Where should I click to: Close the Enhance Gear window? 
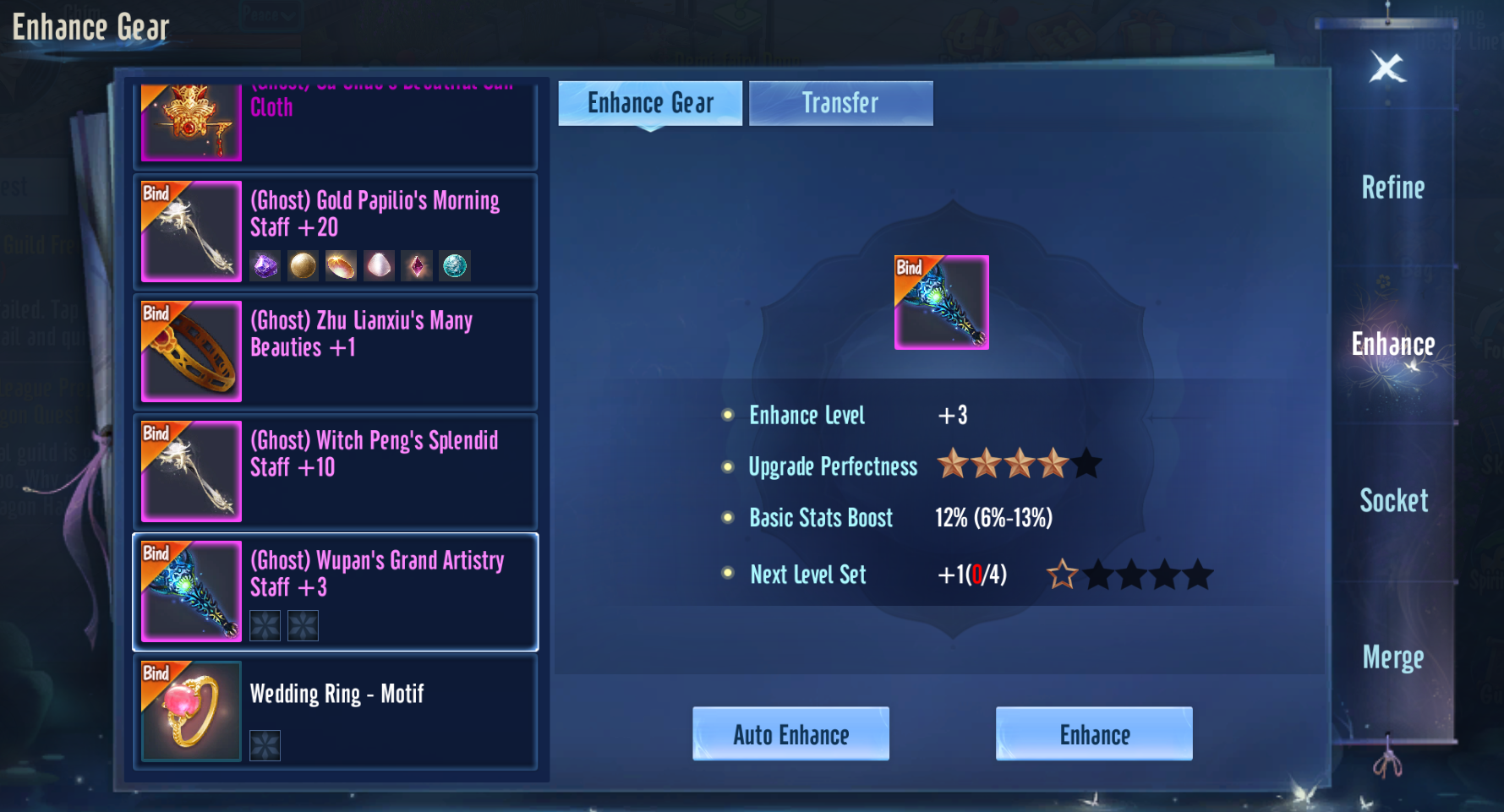[x=1387, y=68]
